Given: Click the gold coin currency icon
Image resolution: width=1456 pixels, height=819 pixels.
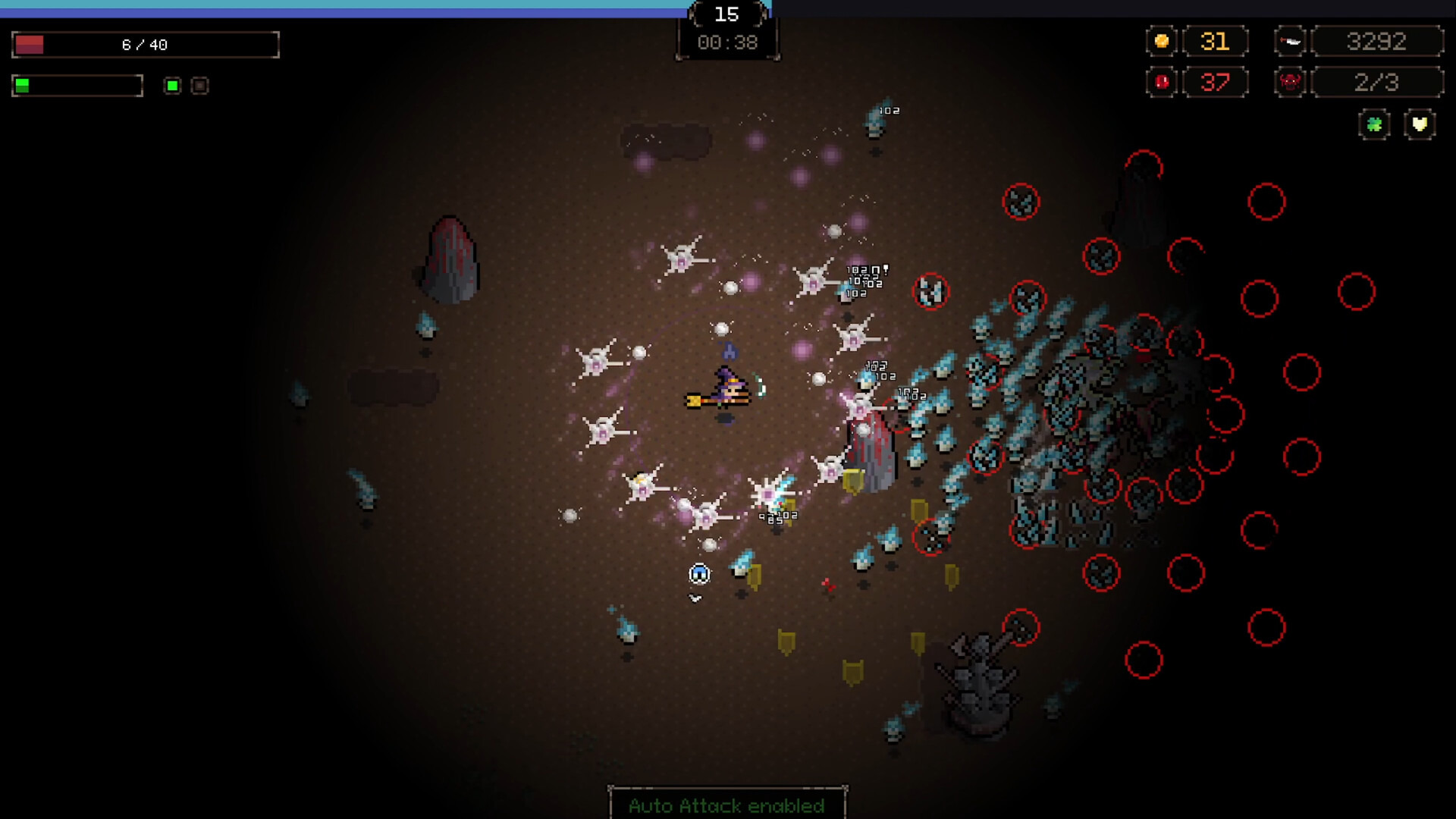Looking at the screenshot, I should [x=1161, y=41].
